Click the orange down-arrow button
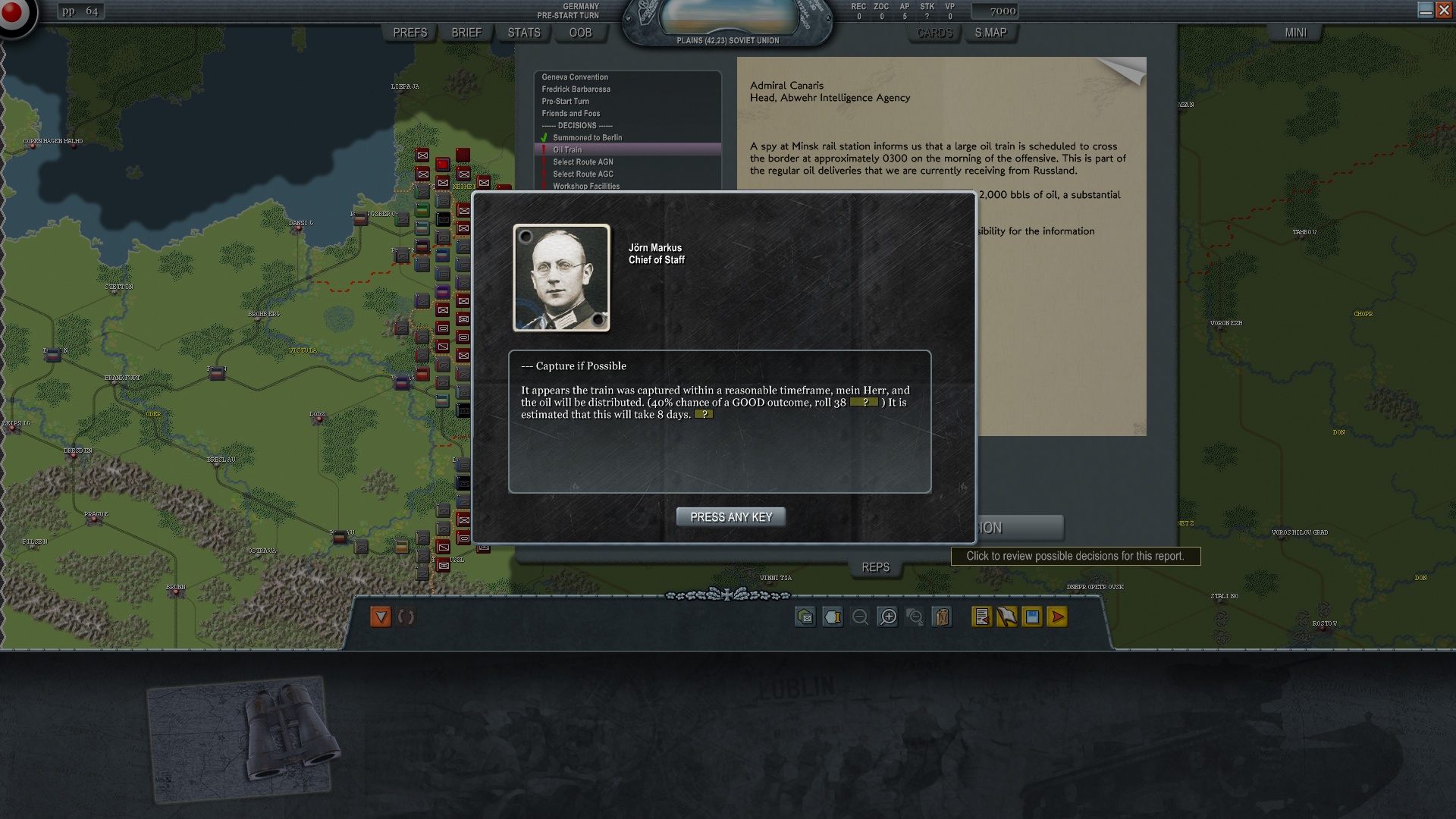The height and width of the screenshot is (819, 1456). (381, 617)
